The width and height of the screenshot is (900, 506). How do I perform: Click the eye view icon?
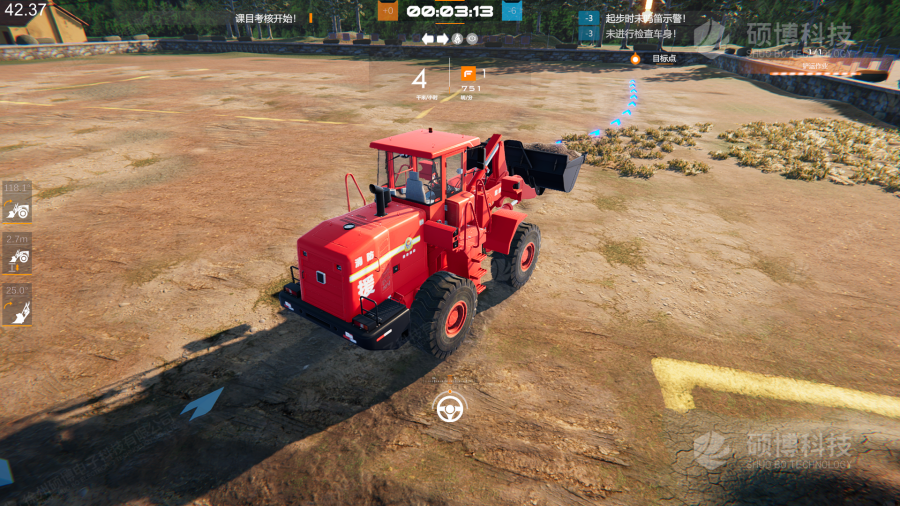(x=472, y=39)
